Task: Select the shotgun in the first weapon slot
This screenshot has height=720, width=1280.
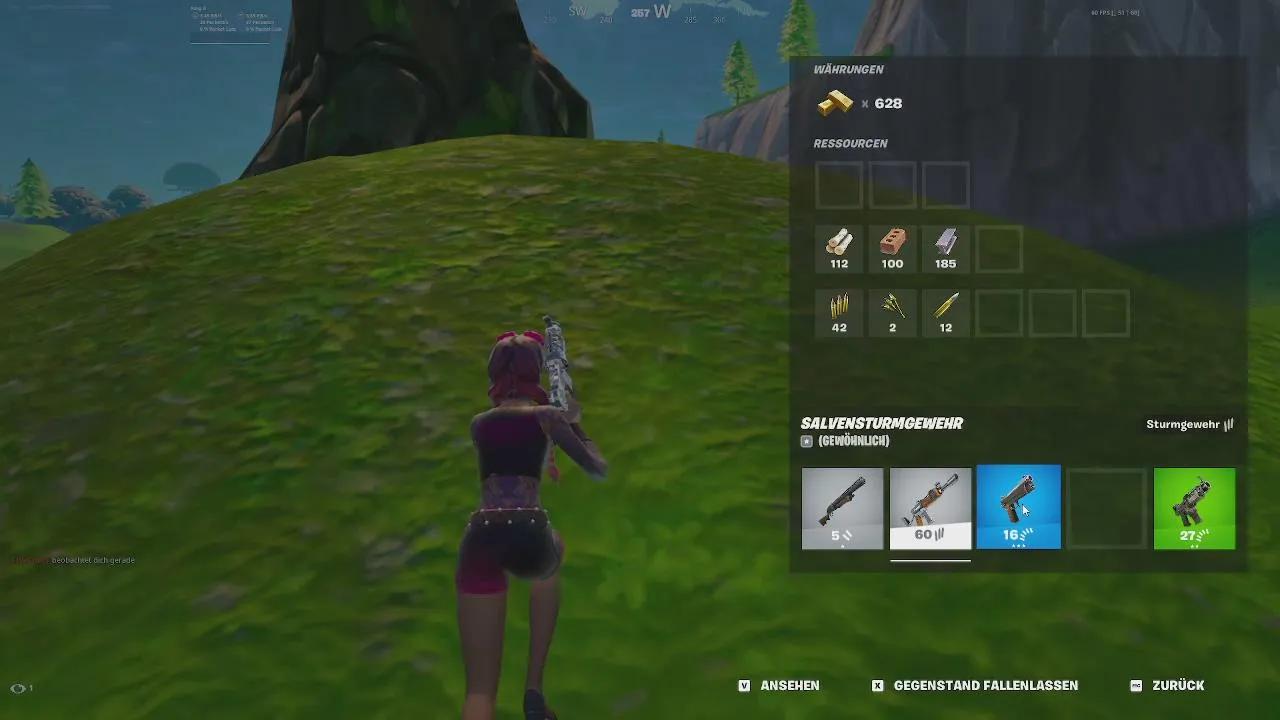Action: (x=842, y=508)
